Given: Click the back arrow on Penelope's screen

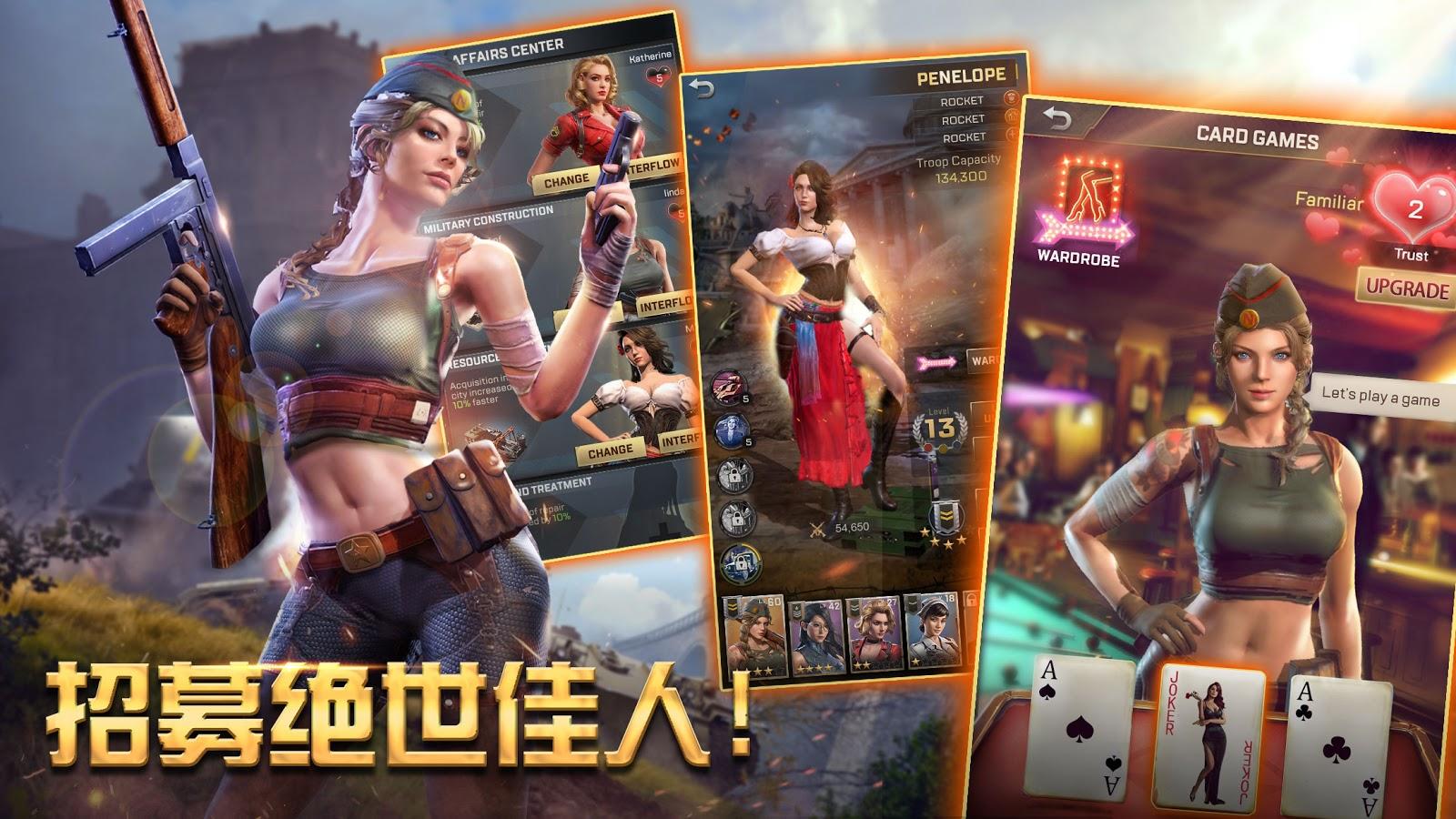Looking at the screenshot, I should coord(702,88).
